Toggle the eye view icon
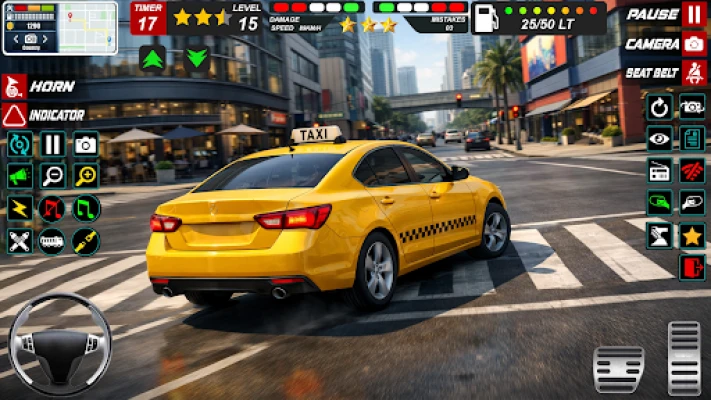Image resolution: width=711 pixels, height=400 pixels. pyautogui.click(x=659, y=139)
